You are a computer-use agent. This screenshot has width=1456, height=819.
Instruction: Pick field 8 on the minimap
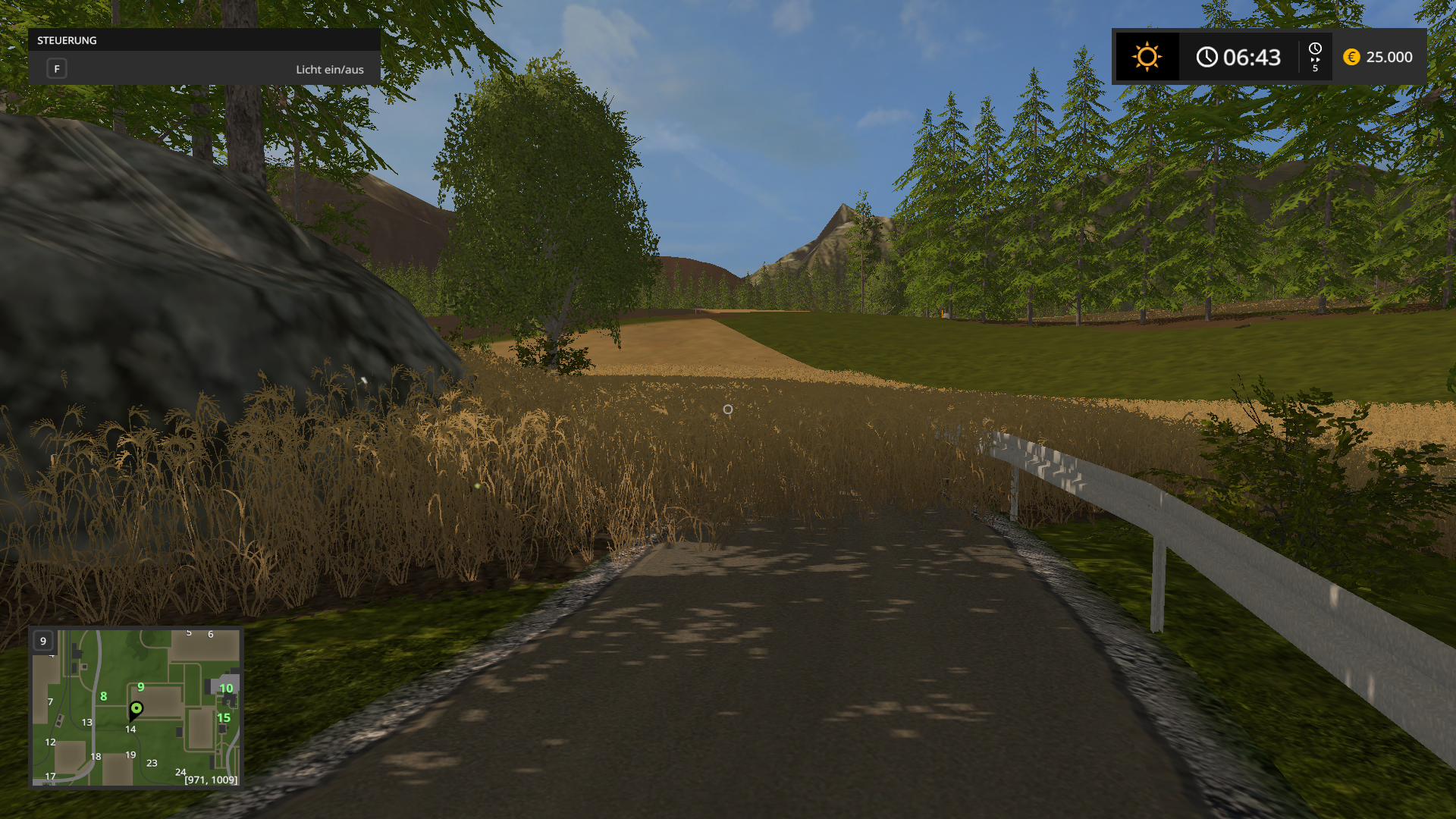[x=104, y=696]
